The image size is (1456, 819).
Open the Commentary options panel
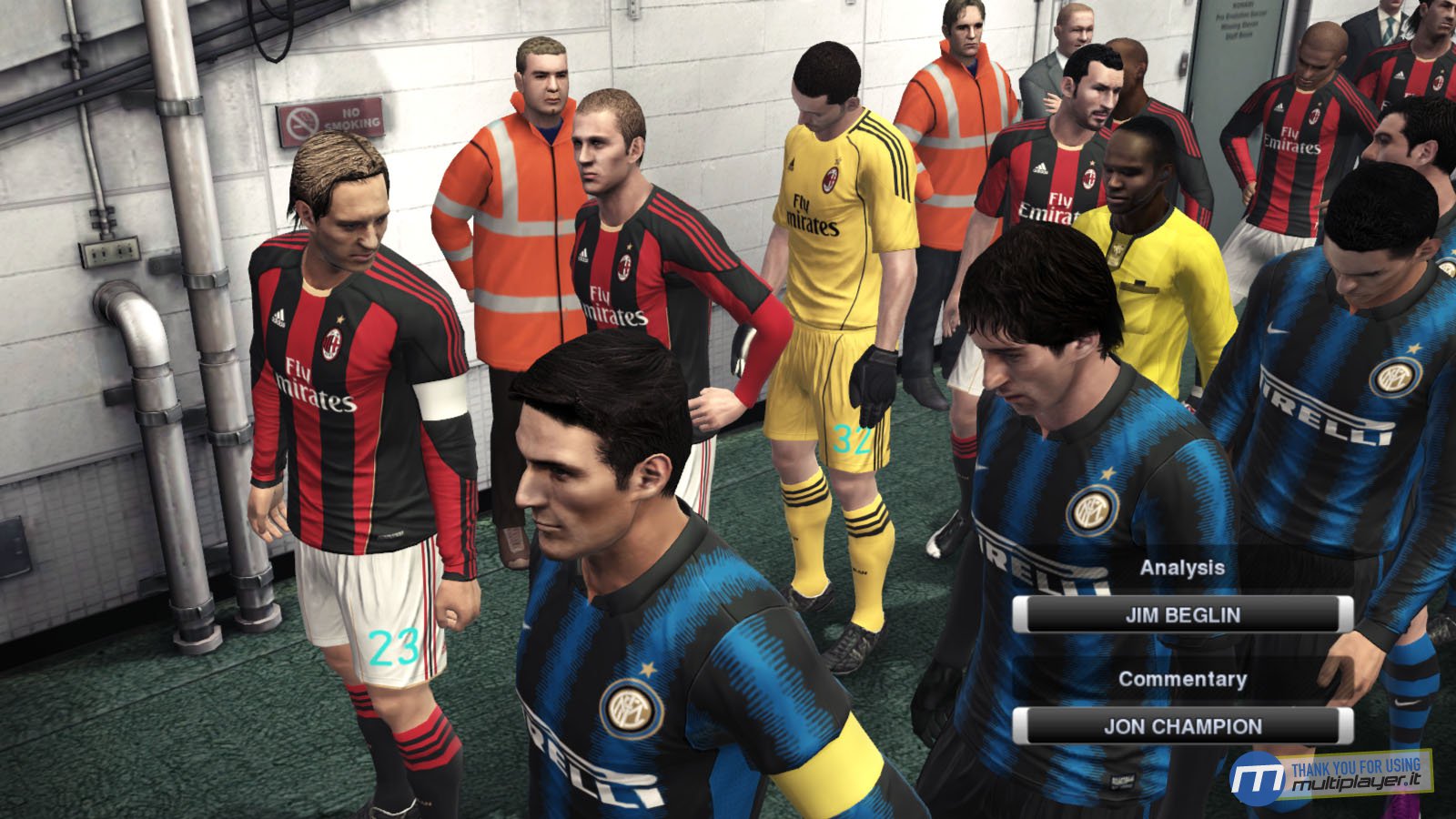(1183, 678)
